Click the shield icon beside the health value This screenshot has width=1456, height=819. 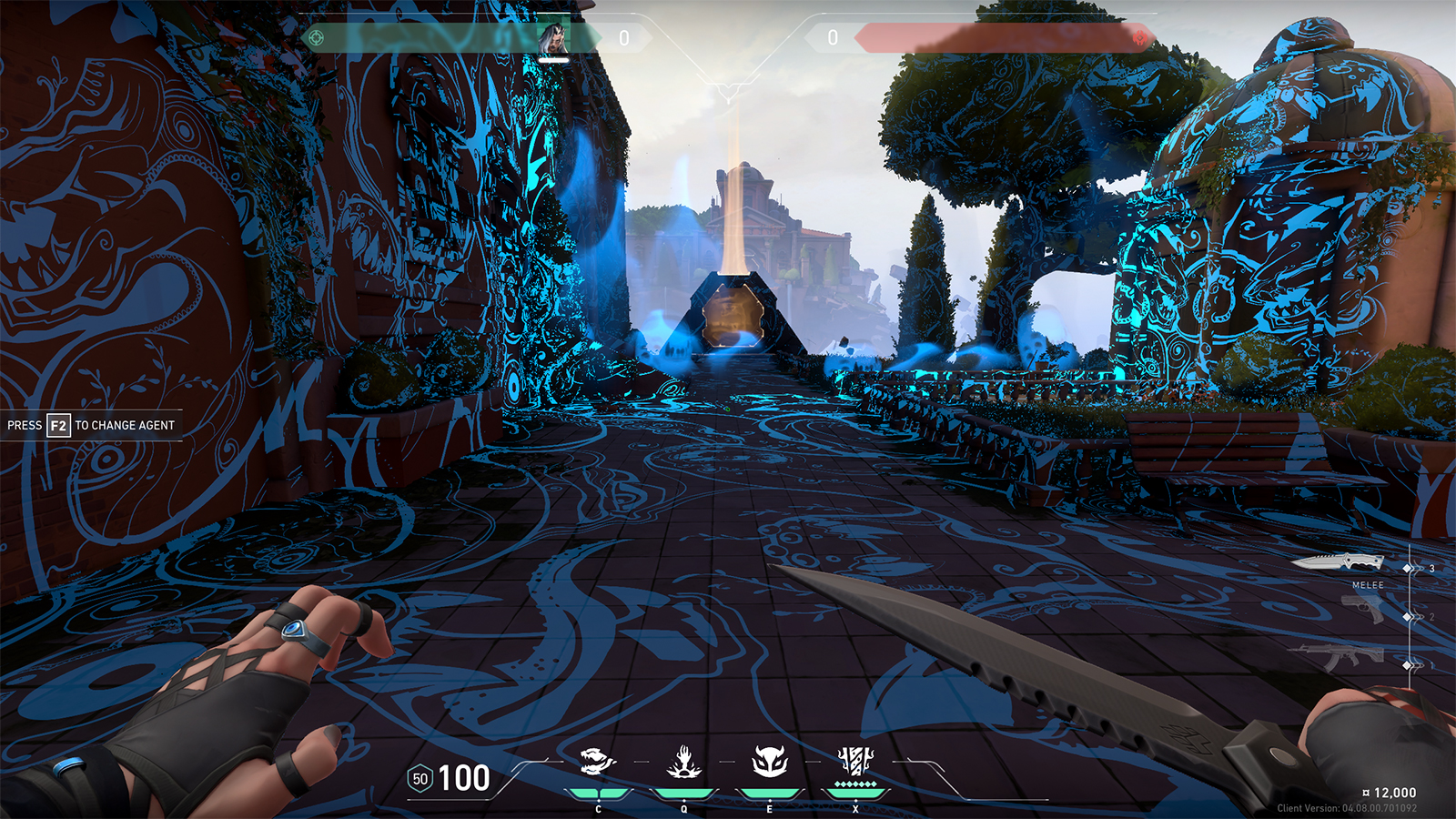pyautogui.click(x=420, y=779)
